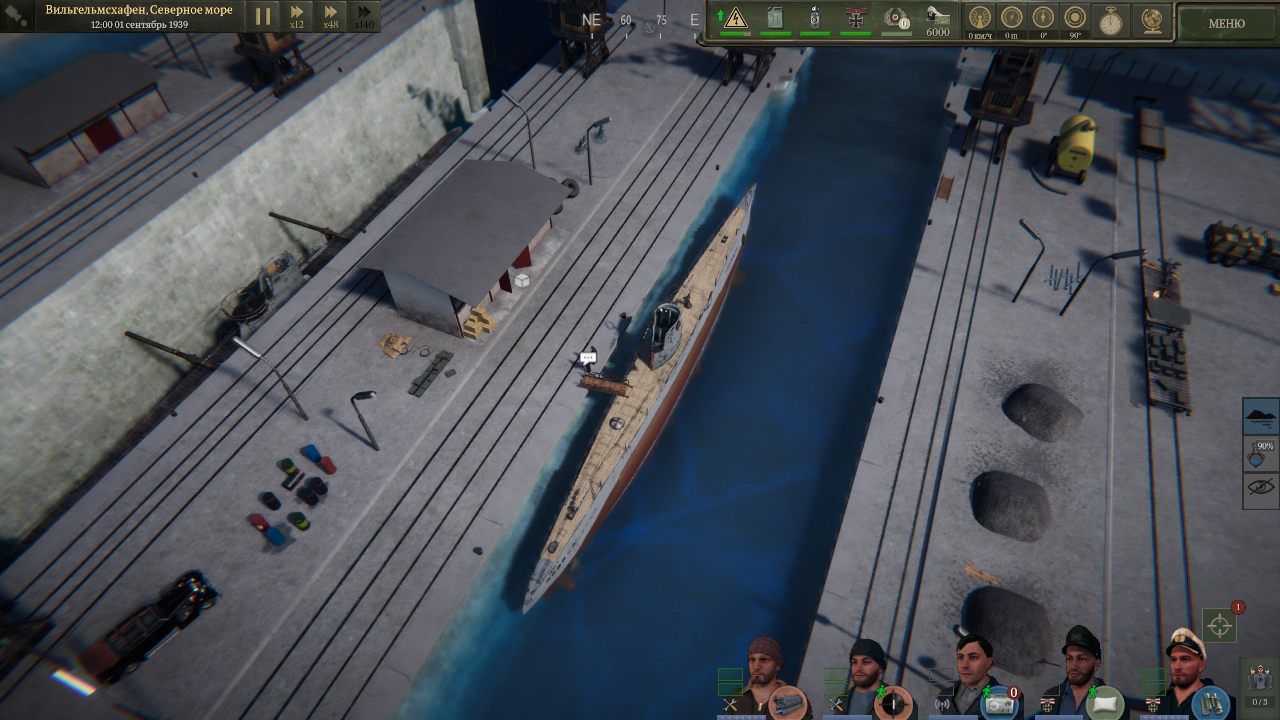This screenshot has width=1280, height=720.
Task: Open the МЕНЮ button
Action: [1227, 21]
